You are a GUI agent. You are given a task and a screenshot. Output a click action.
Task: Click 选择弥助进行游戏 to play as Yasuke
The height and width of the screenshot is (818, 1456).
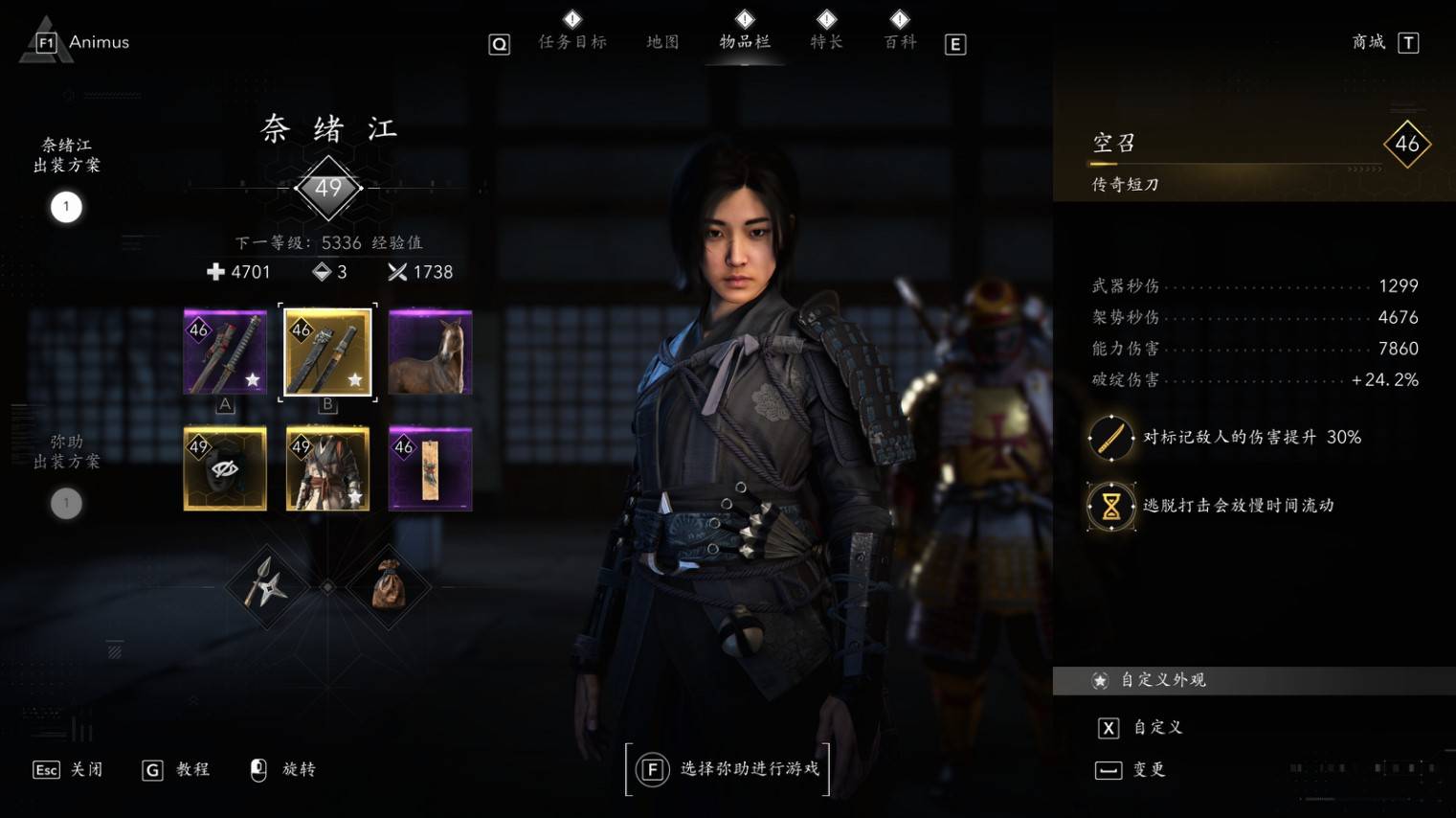(728, 769)
